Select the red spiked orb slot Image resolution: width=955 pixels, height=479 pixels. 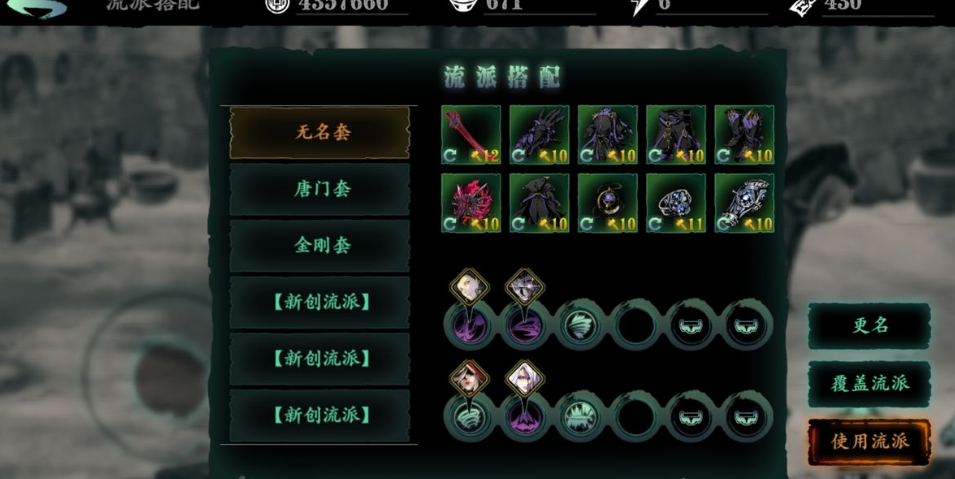click(471, 203)
